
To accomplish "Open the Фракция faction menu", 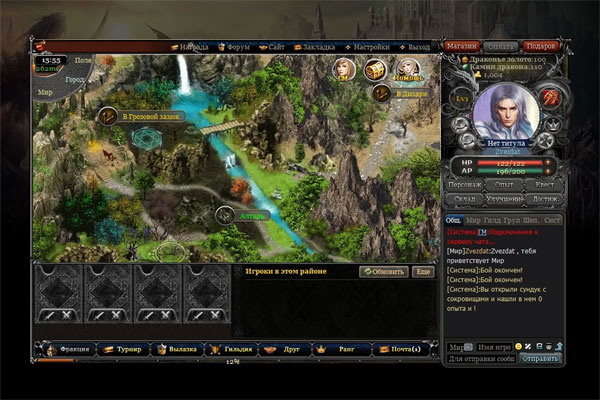I will (x=72, y=349).
